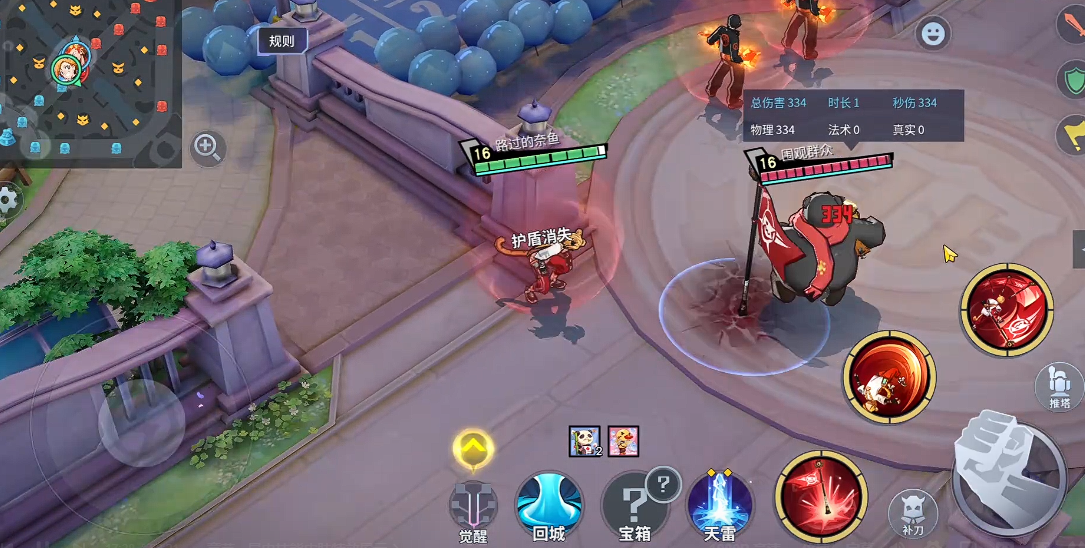Trigger the top red ultimate skill icon

coord(1006,308)
